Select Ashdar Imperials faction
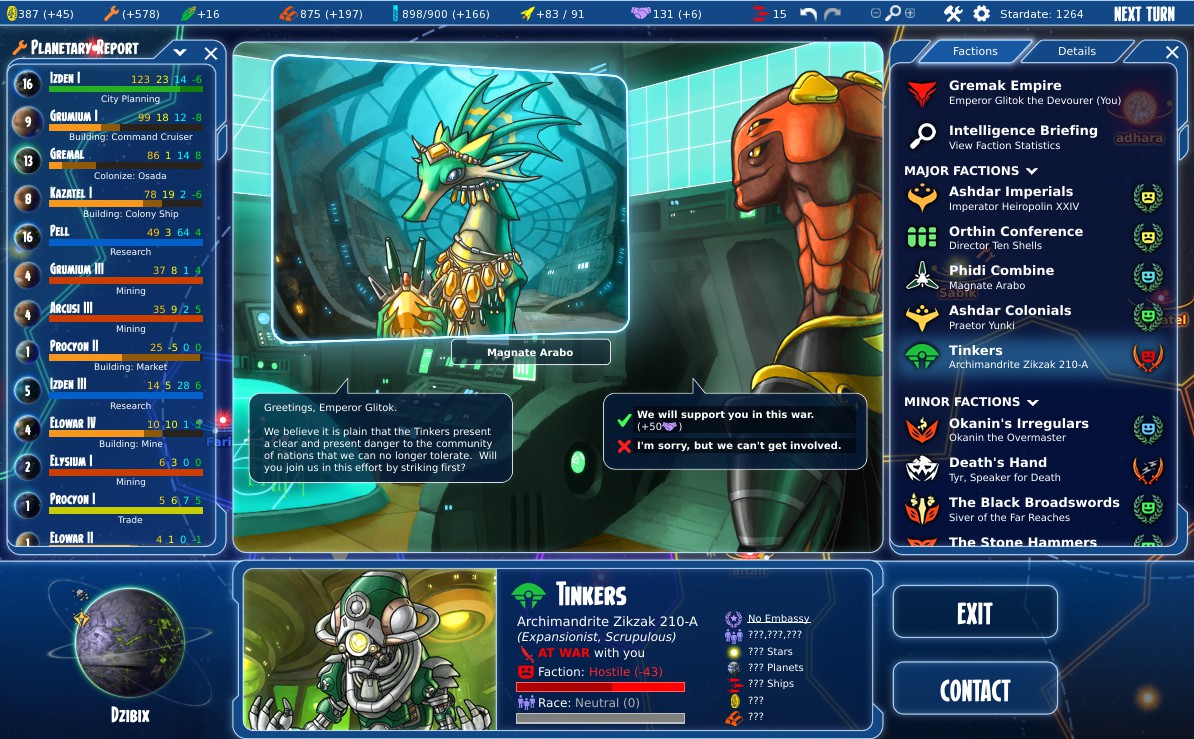Screen dimensions: 1194x739 pyautogui.click(x=1010, y=198)
